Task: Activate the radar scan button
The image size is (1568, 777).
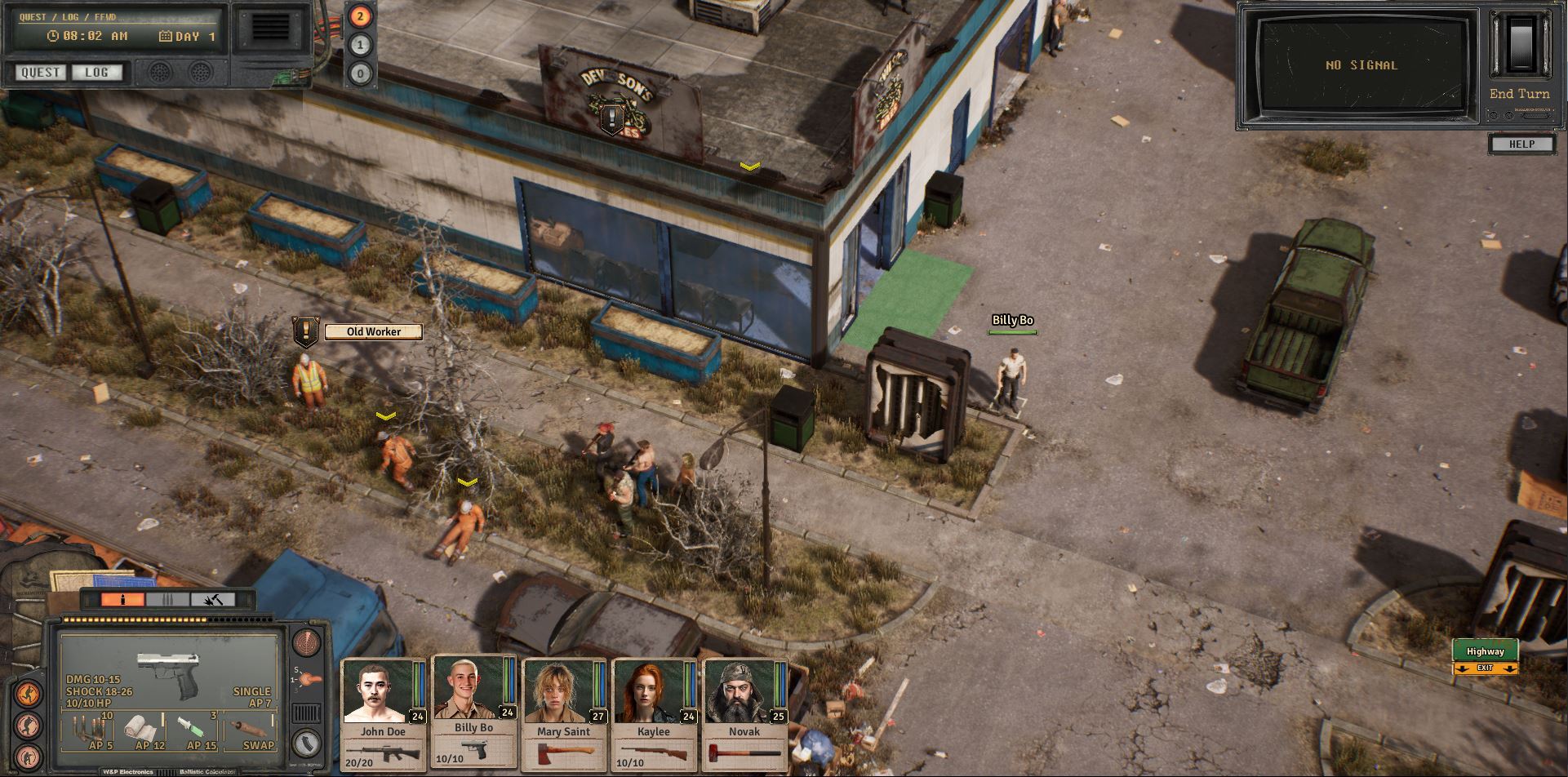Action: pos(306,643)
